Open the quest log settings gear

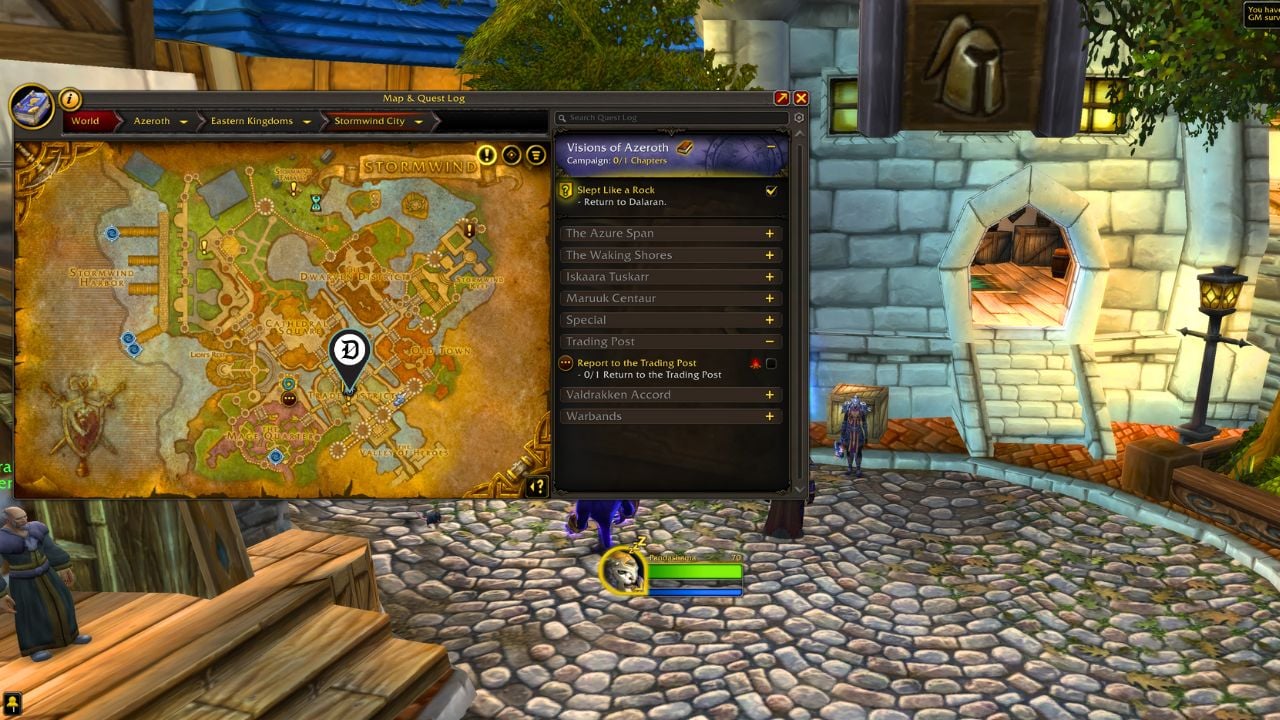(x=797, y=117)
